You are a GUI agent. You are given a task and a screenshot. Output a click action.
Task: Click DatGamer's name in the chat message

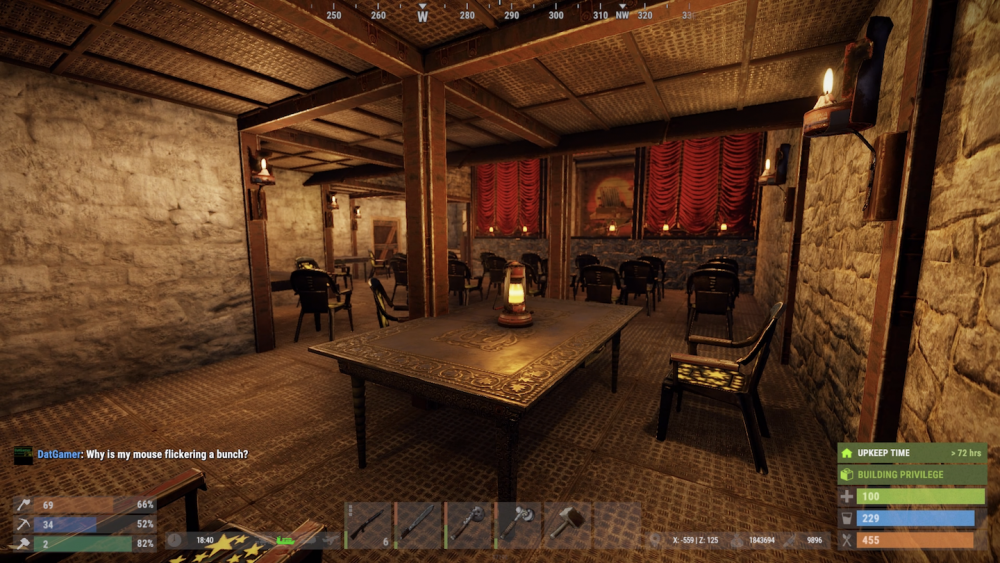point(58,454)
